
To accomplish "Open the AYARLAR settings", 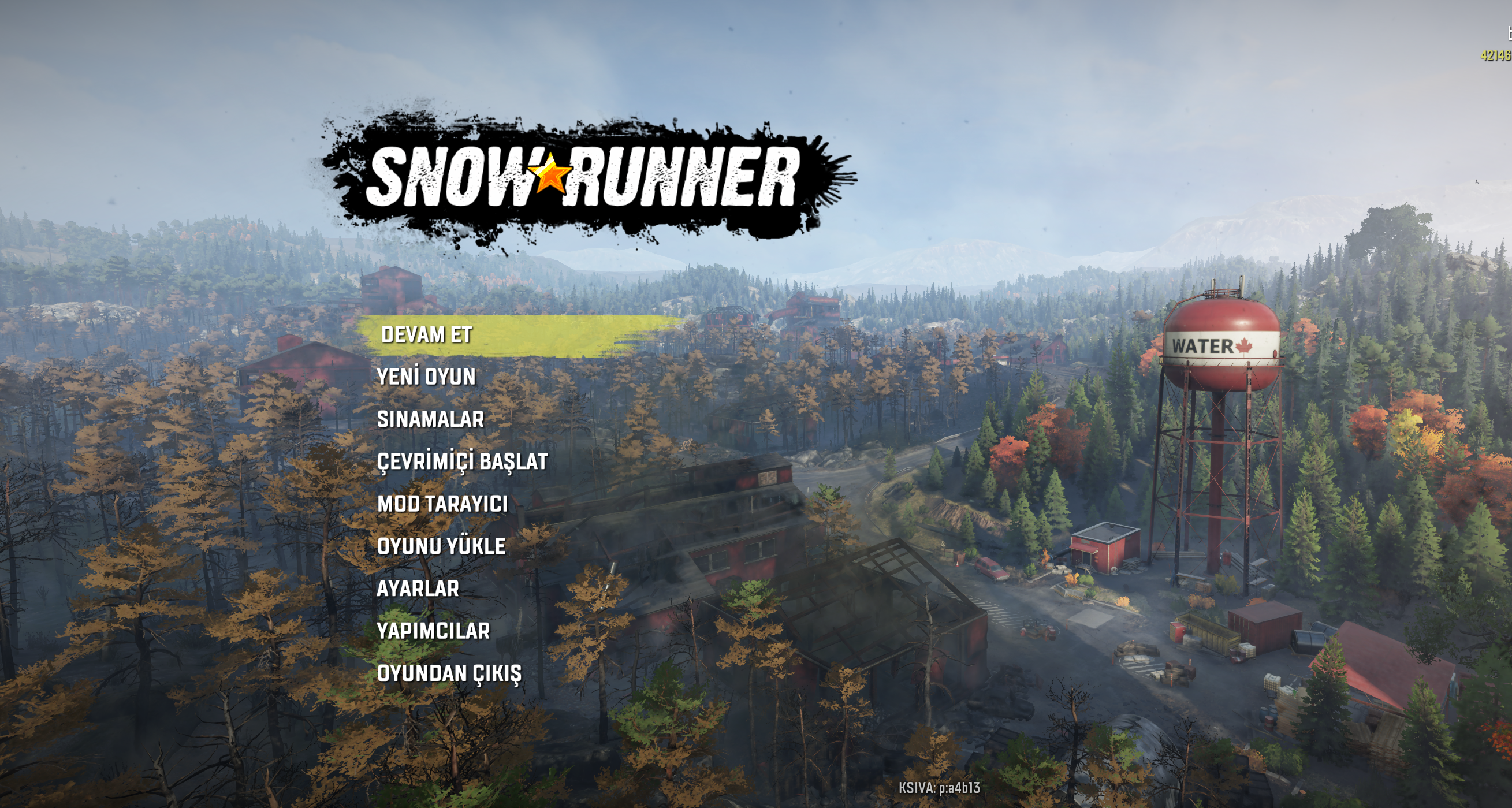I will click(x=418, y=589).
